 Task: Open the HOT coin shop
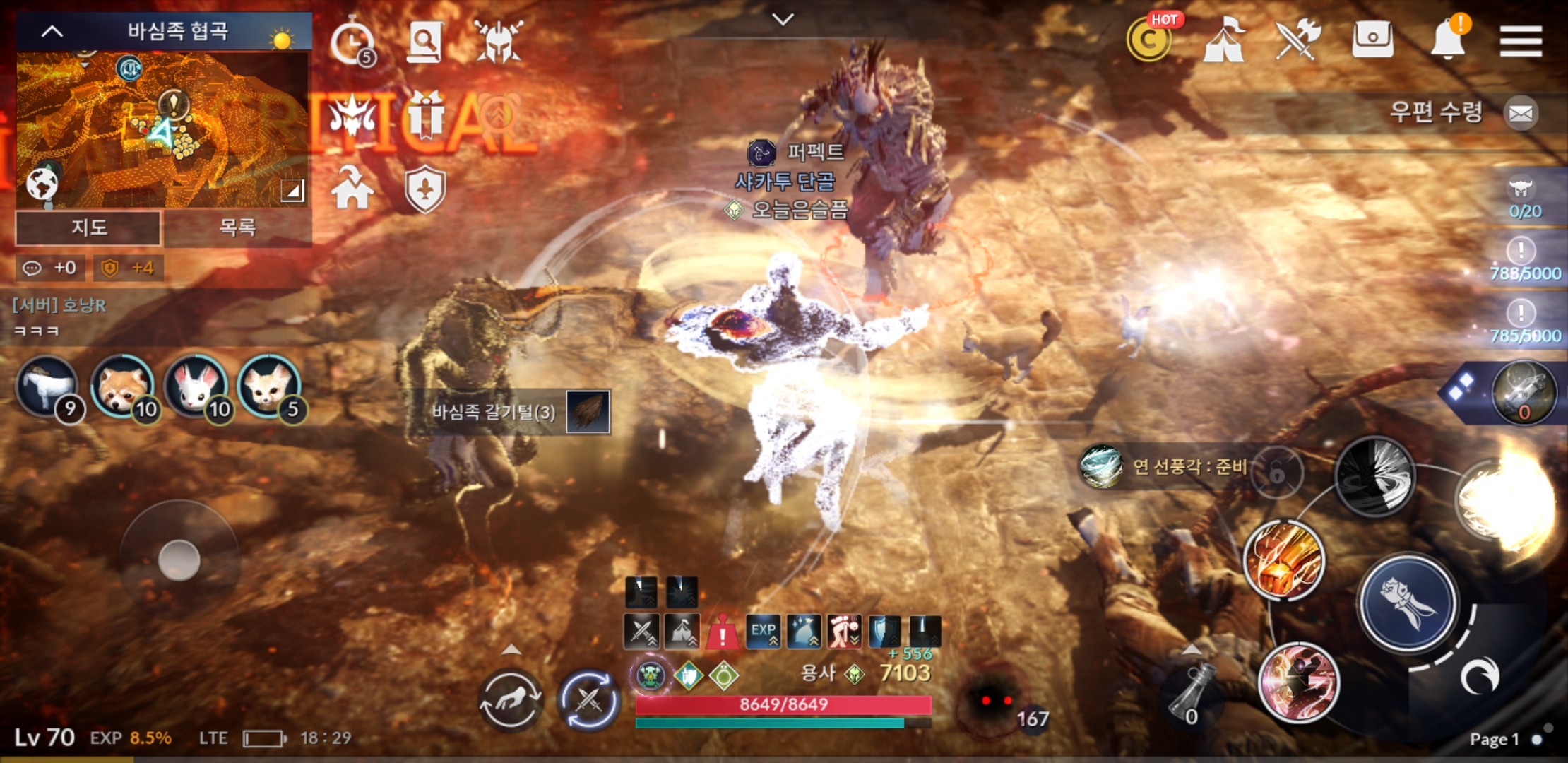coord(1150,40)
